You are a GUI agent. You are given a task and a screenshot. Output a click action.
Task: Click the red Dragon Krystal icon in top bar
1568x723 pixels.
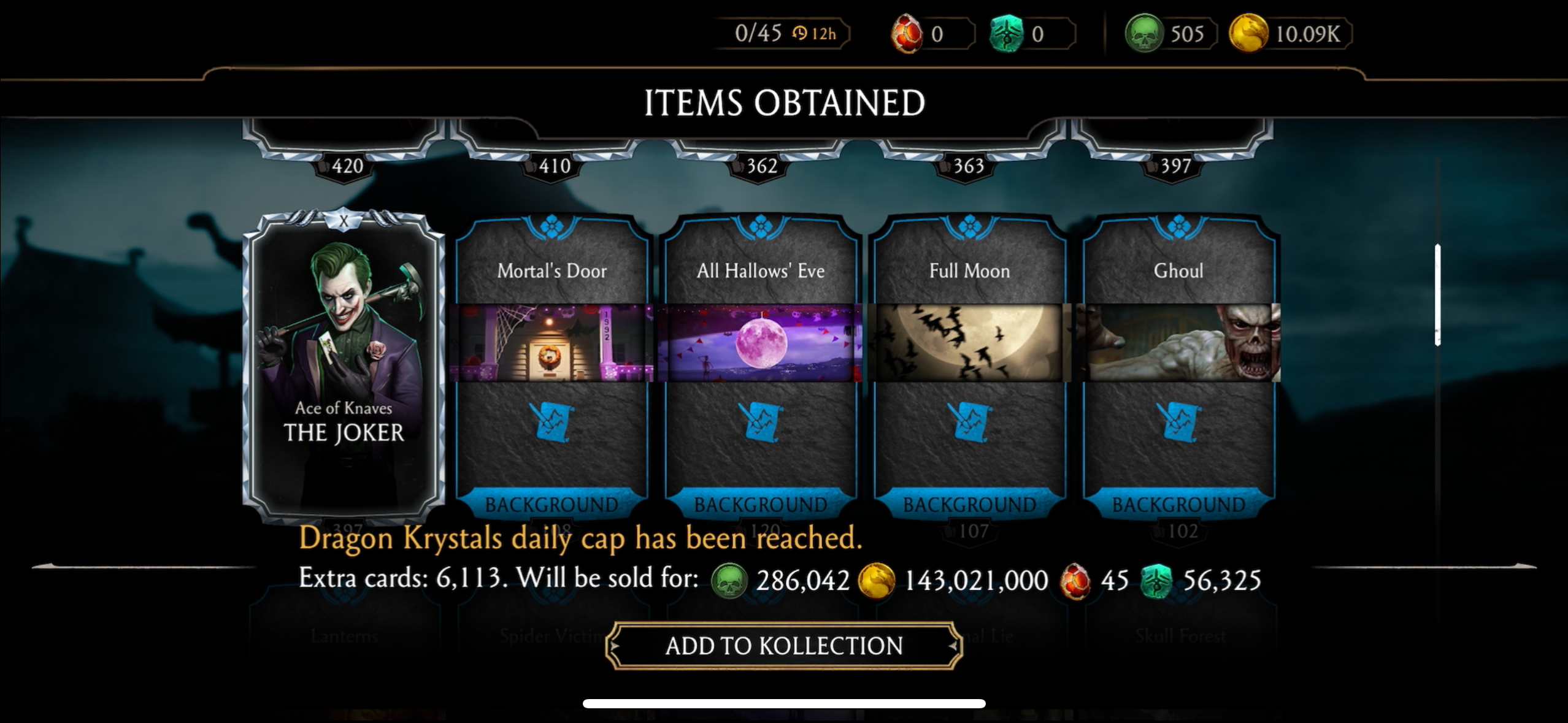pyautogui.click(x=906, y=34)
